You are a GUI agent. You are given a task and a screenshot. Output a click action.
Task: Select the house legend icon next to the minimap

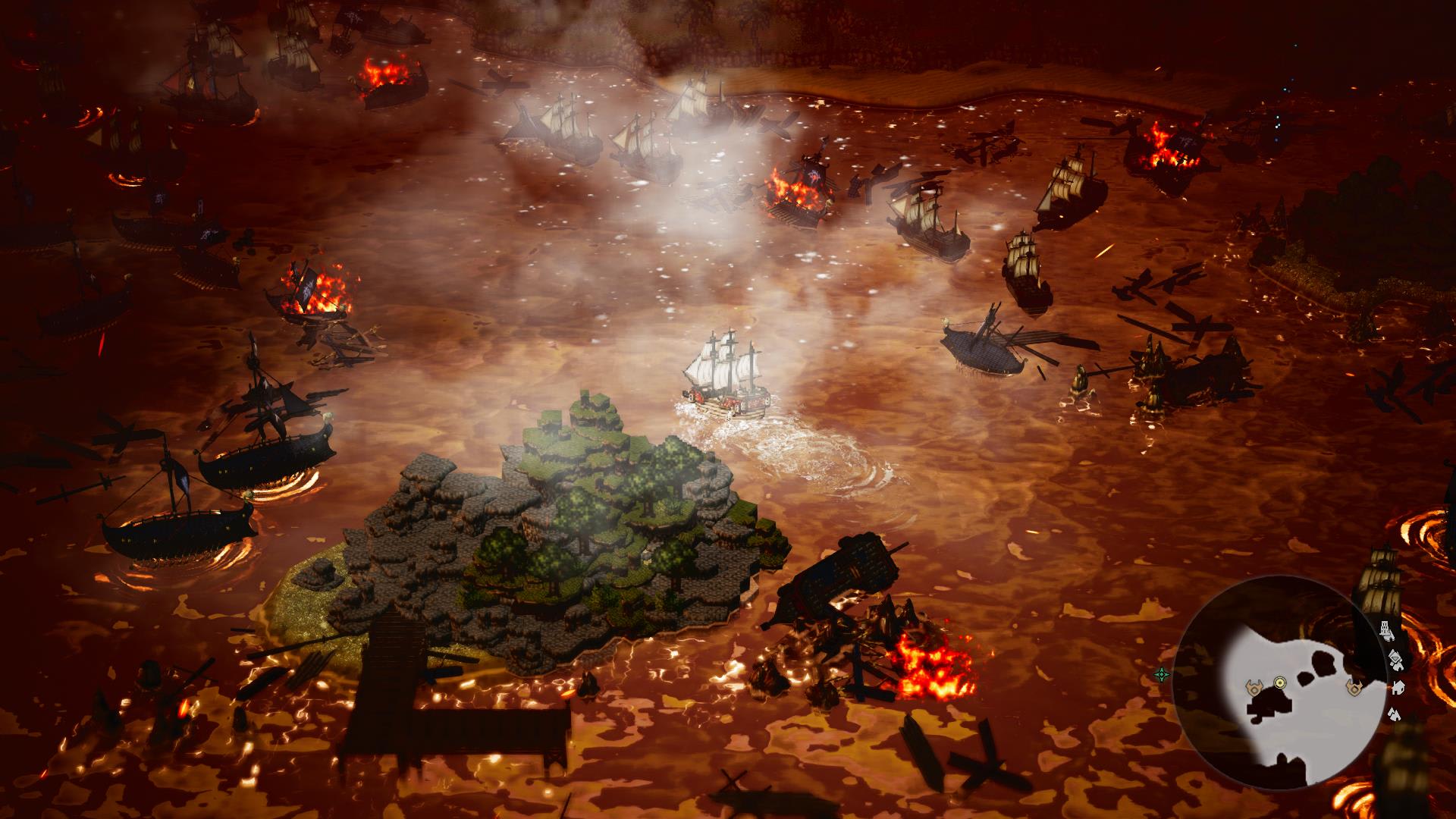pos(1399,688)
